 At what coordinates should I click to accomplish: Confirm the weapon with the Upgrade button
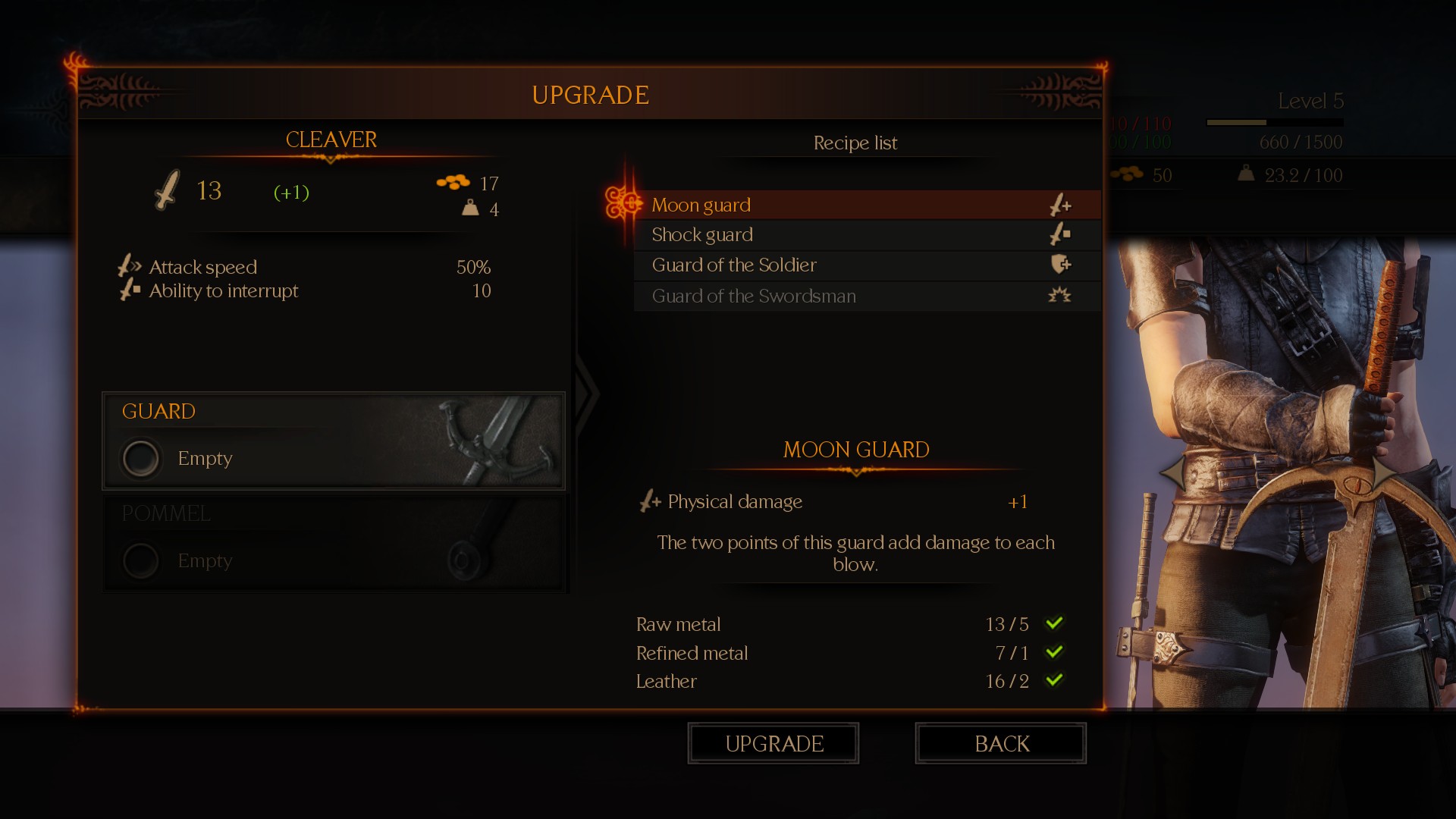773,743
